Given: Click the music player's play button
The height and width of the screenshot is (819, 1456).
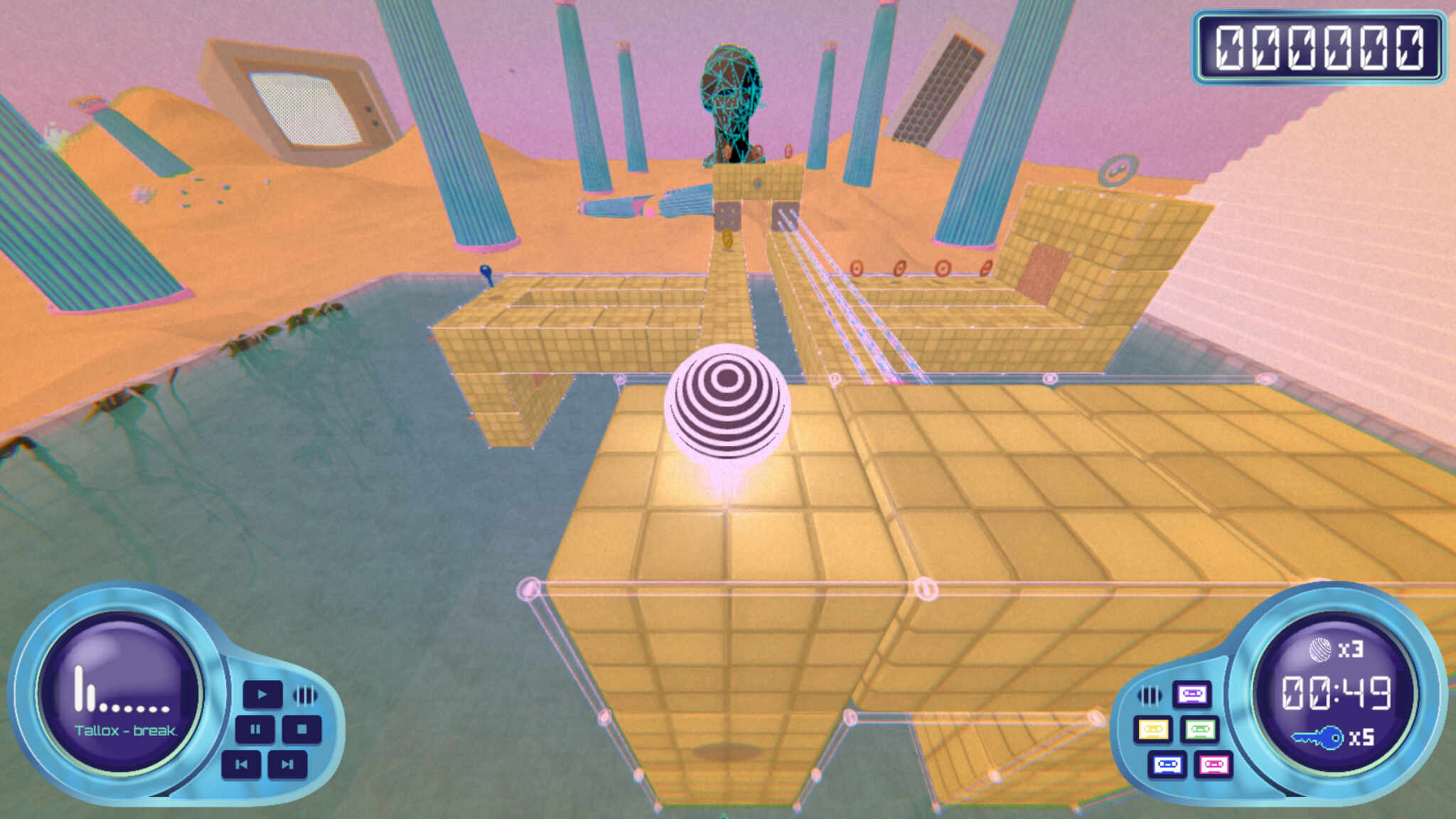Looking at the screenshot, I should [262, 694].
